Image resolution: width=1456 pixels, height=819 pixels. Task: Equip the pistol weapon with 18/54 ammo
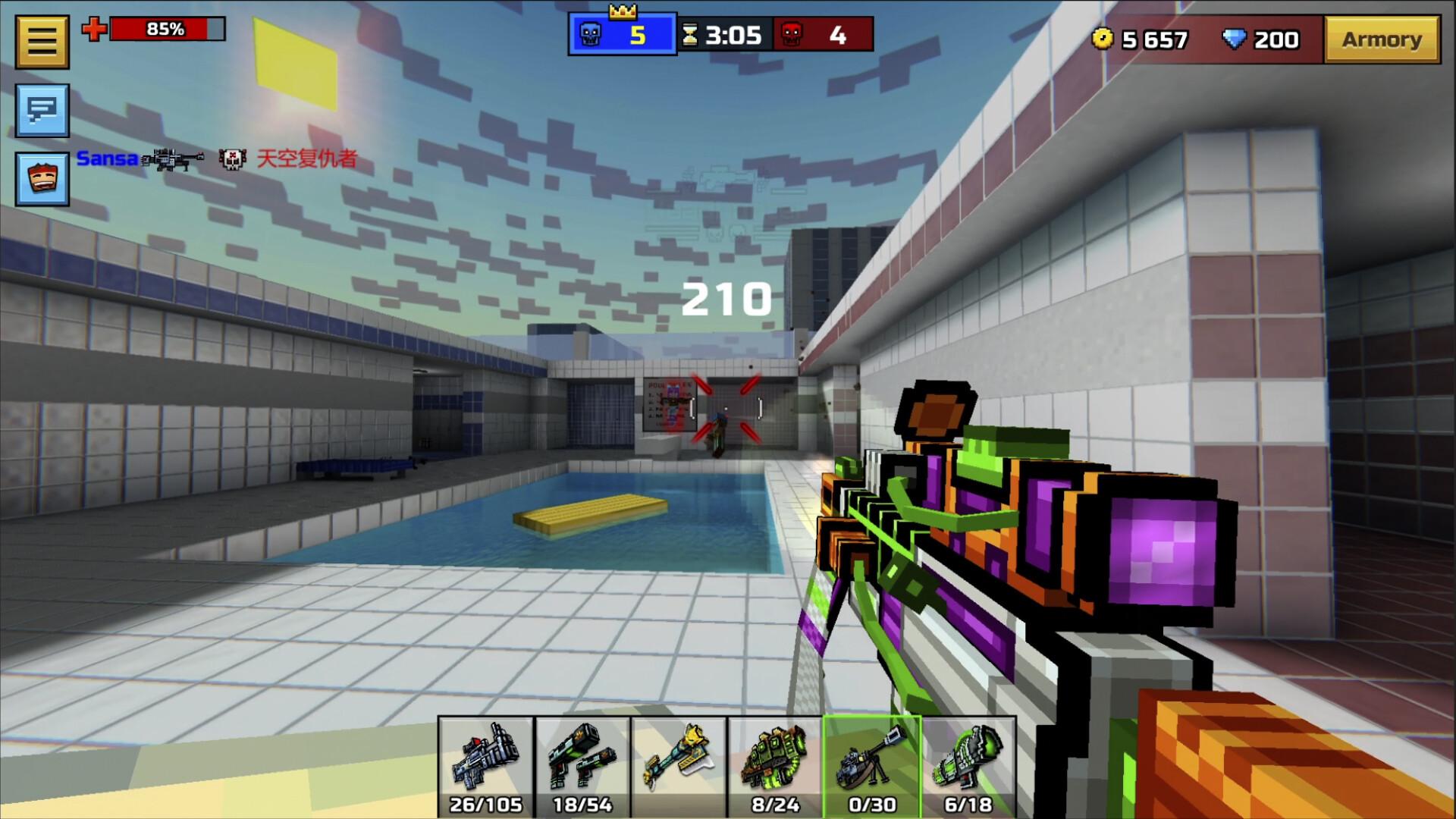click(x=582, y=764)
